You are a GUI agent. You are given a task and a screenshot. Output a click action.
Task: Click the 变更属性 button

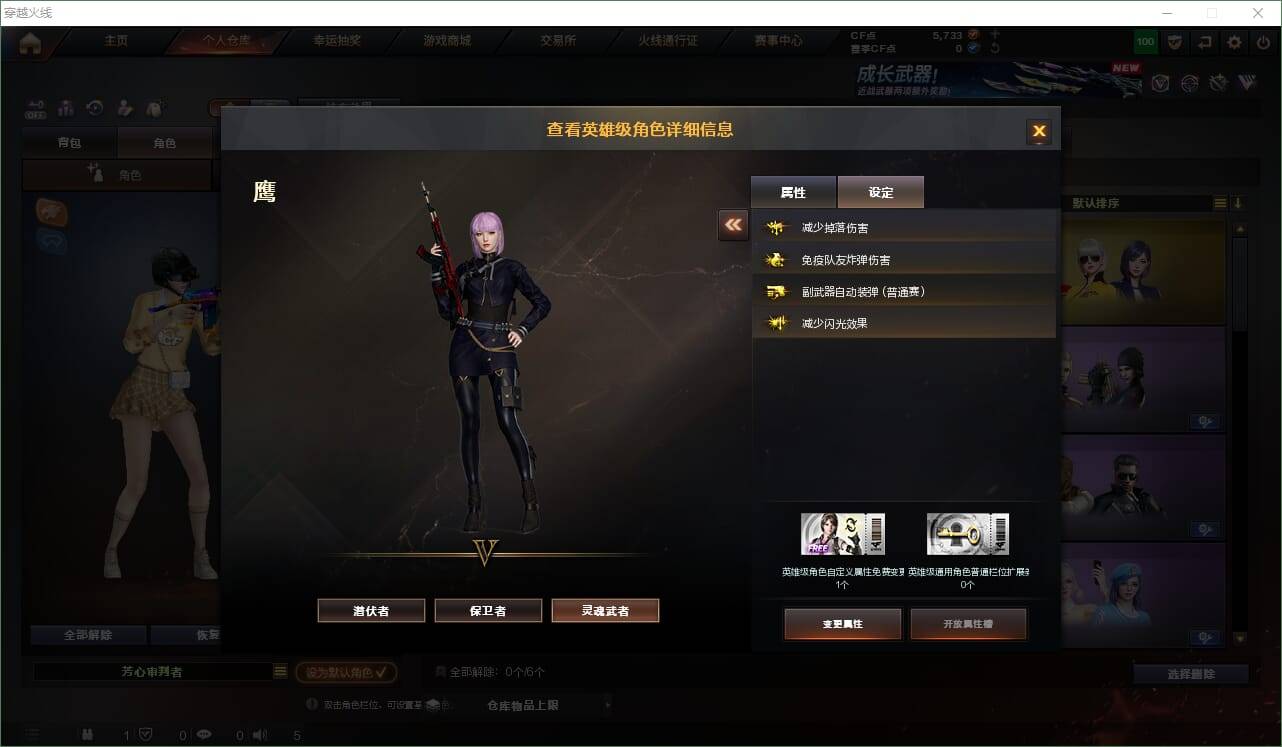pyautogui.click(x=842, y=623)
